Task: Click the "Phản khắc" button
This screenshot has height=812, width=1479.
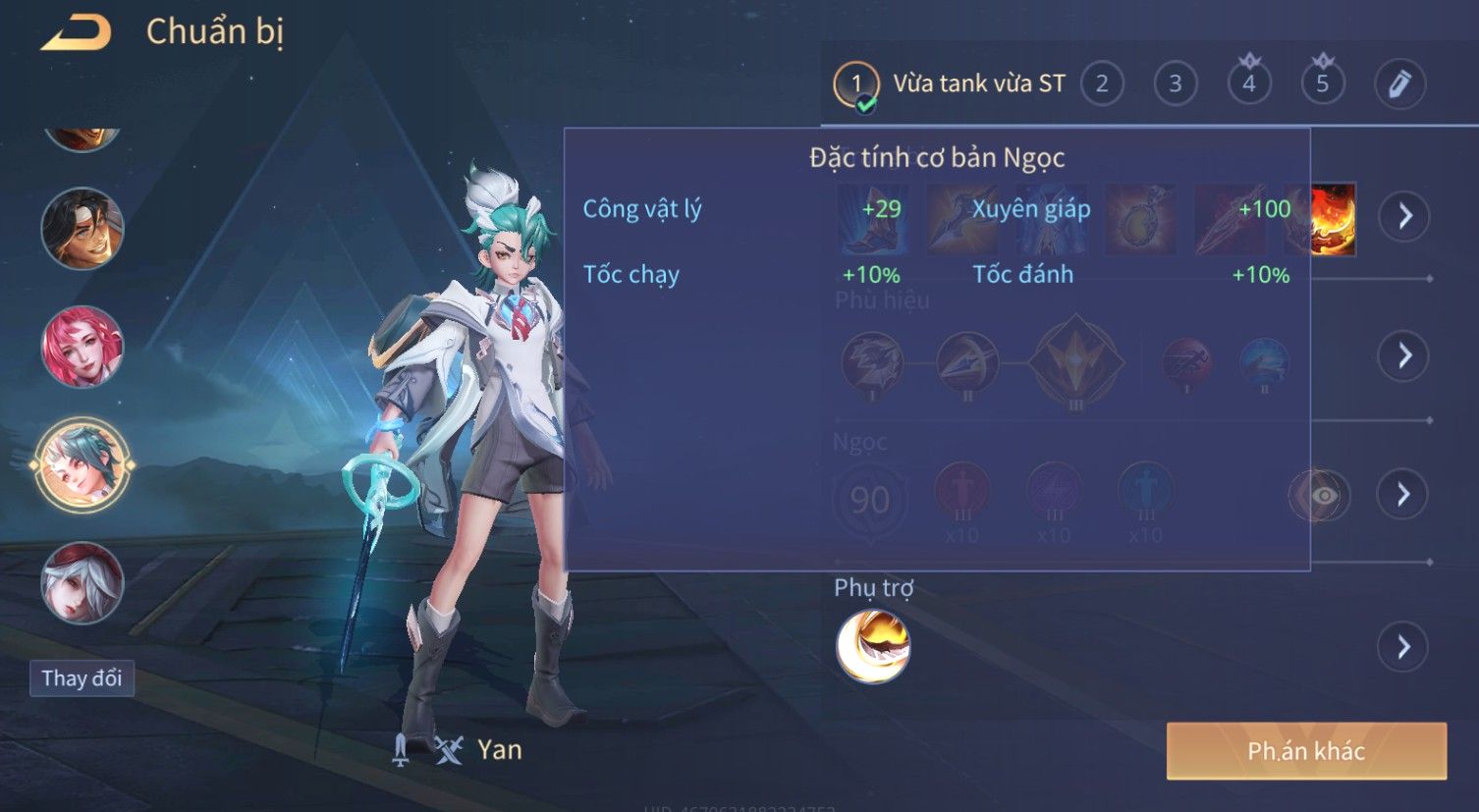Action: tap(1306, 751)
